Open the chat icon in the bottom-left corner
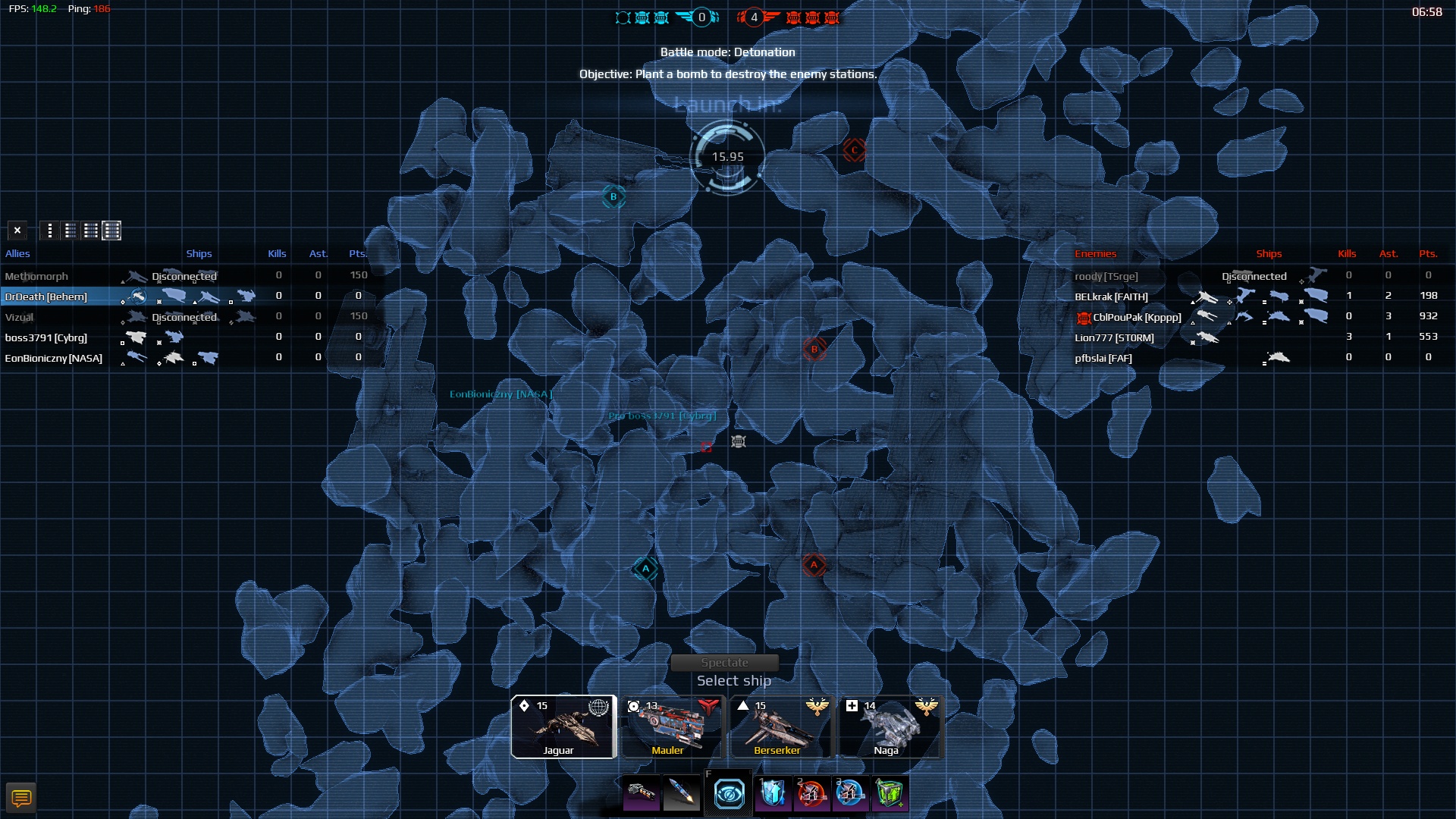 click(x=22, y=797)
